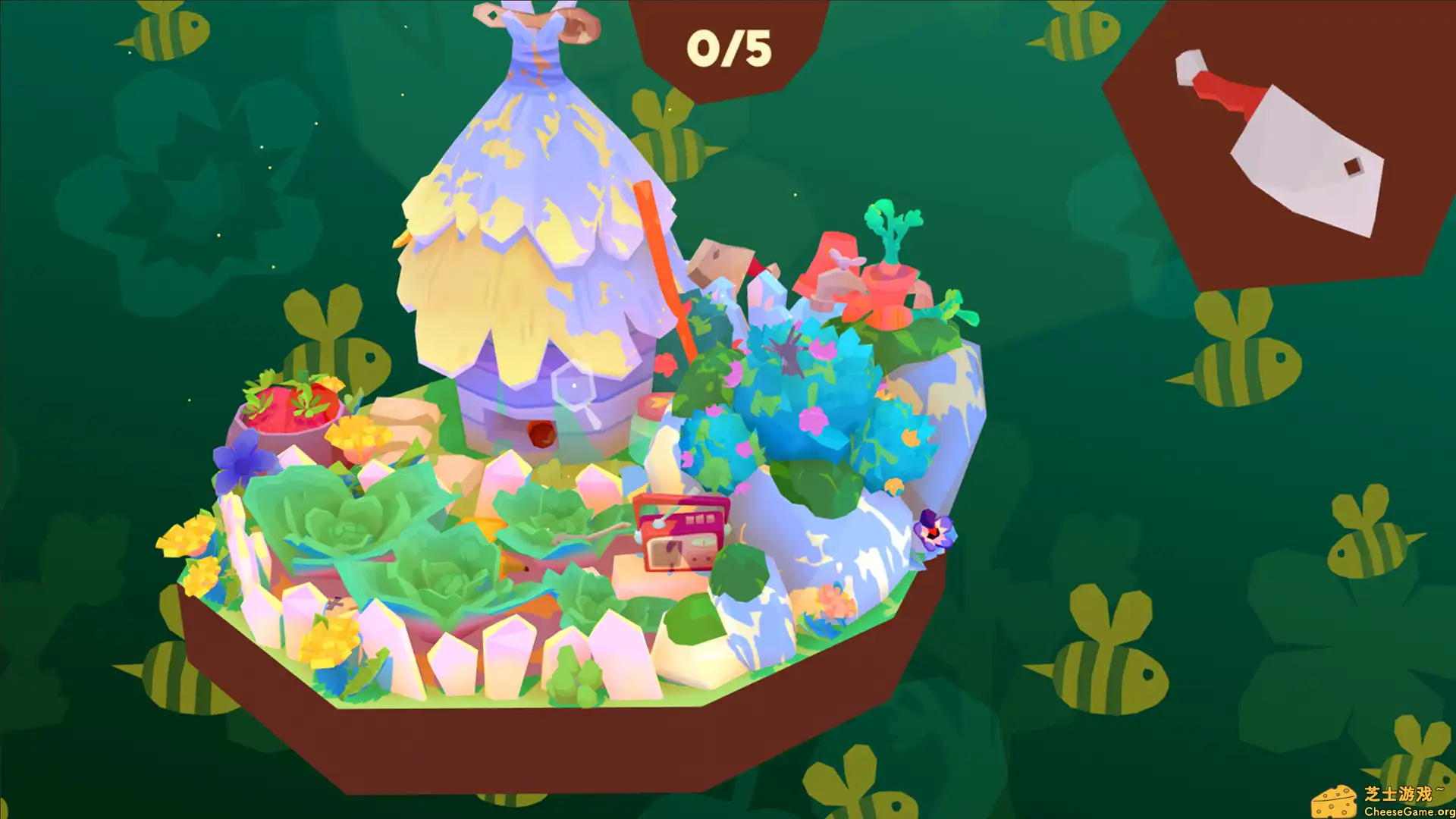The width and height of the screenshot is (1456, 819).
Task: Adjust the radio's tuning dial
Action: tap(701, 544)
